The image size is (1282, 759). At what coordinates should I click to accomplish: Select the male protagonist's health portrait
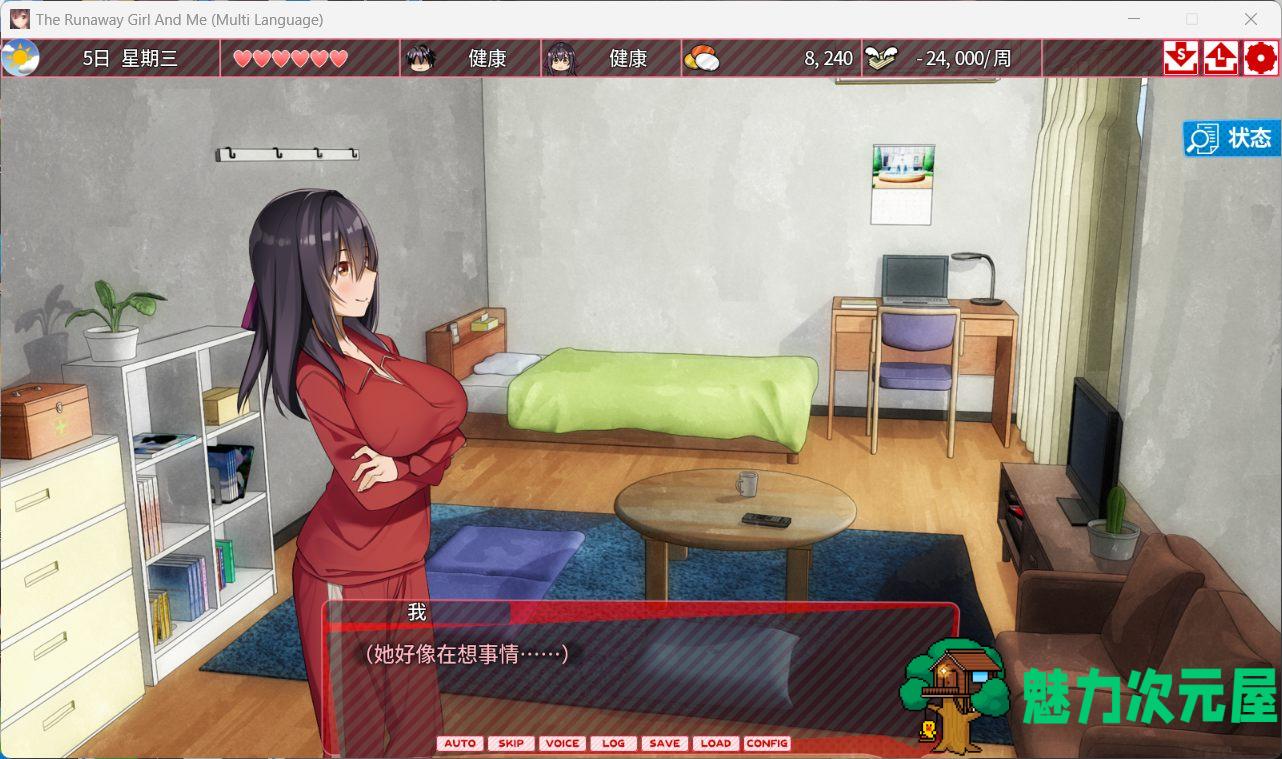pyautogui.click(x=422, y=57)
